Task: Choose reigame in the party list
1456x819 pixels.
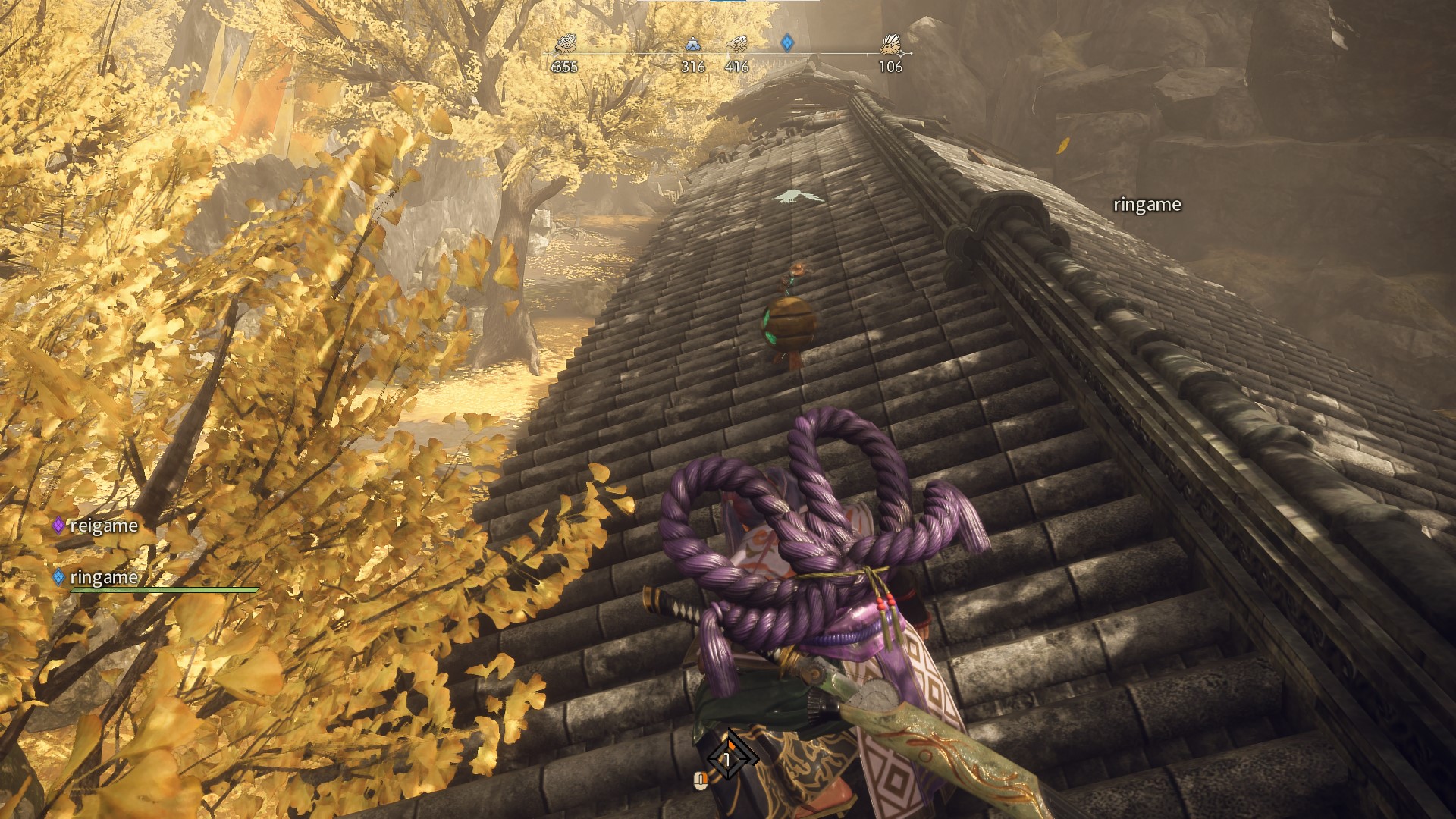Action: (x=103, y=526)
